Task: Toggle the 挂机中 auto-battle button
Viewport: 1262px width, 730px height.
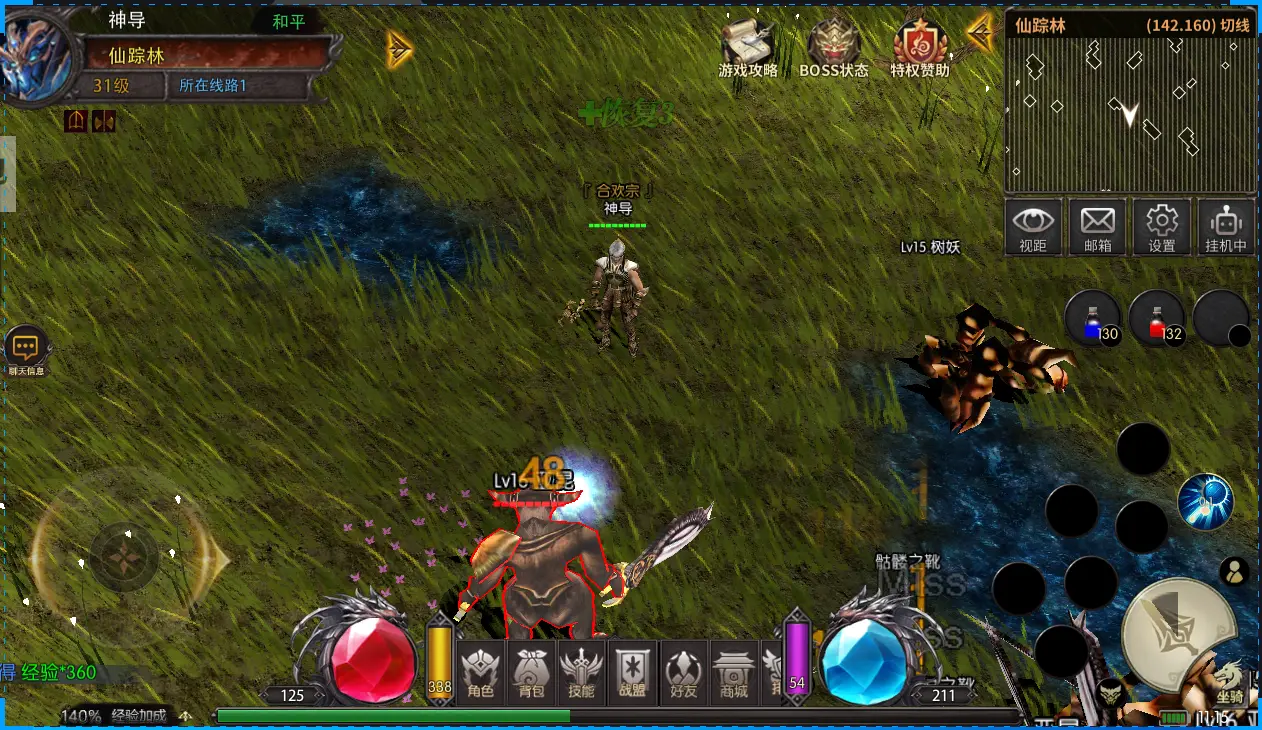Action: pyautogui.click(x=1226, y=227)
